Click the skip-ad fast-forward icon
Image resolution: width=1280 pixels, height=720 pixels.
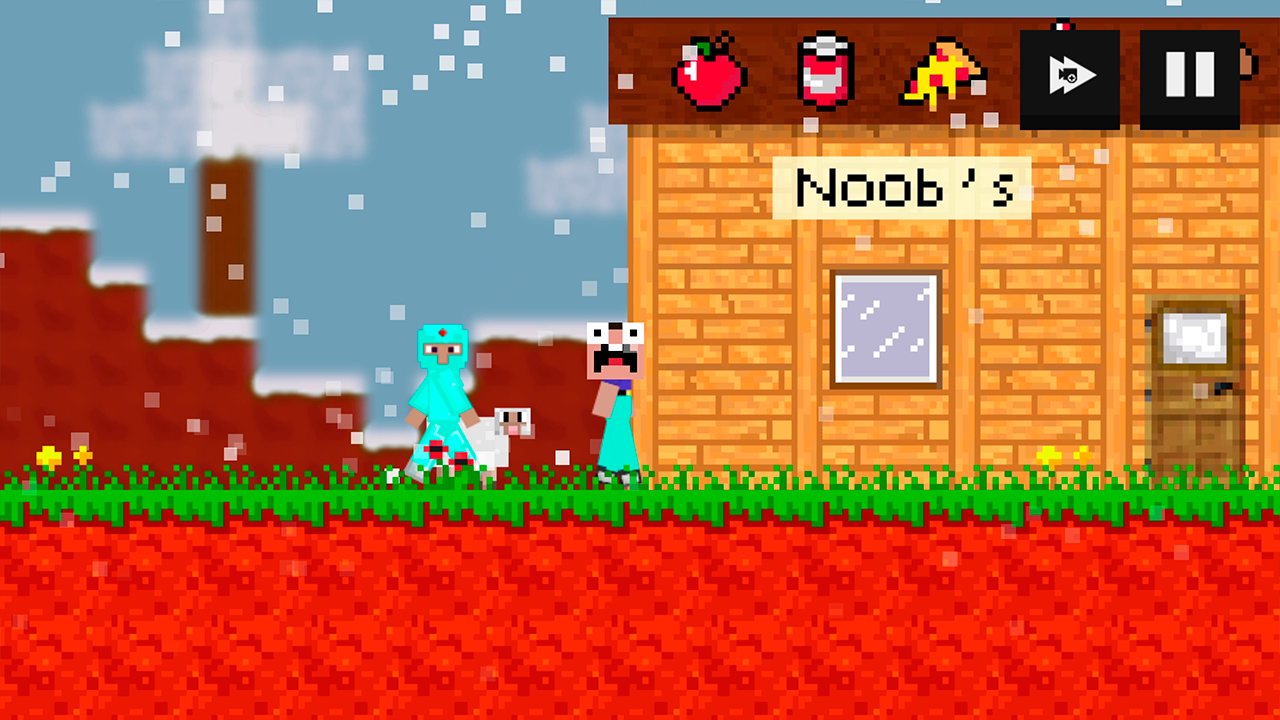coord(1068,74)
